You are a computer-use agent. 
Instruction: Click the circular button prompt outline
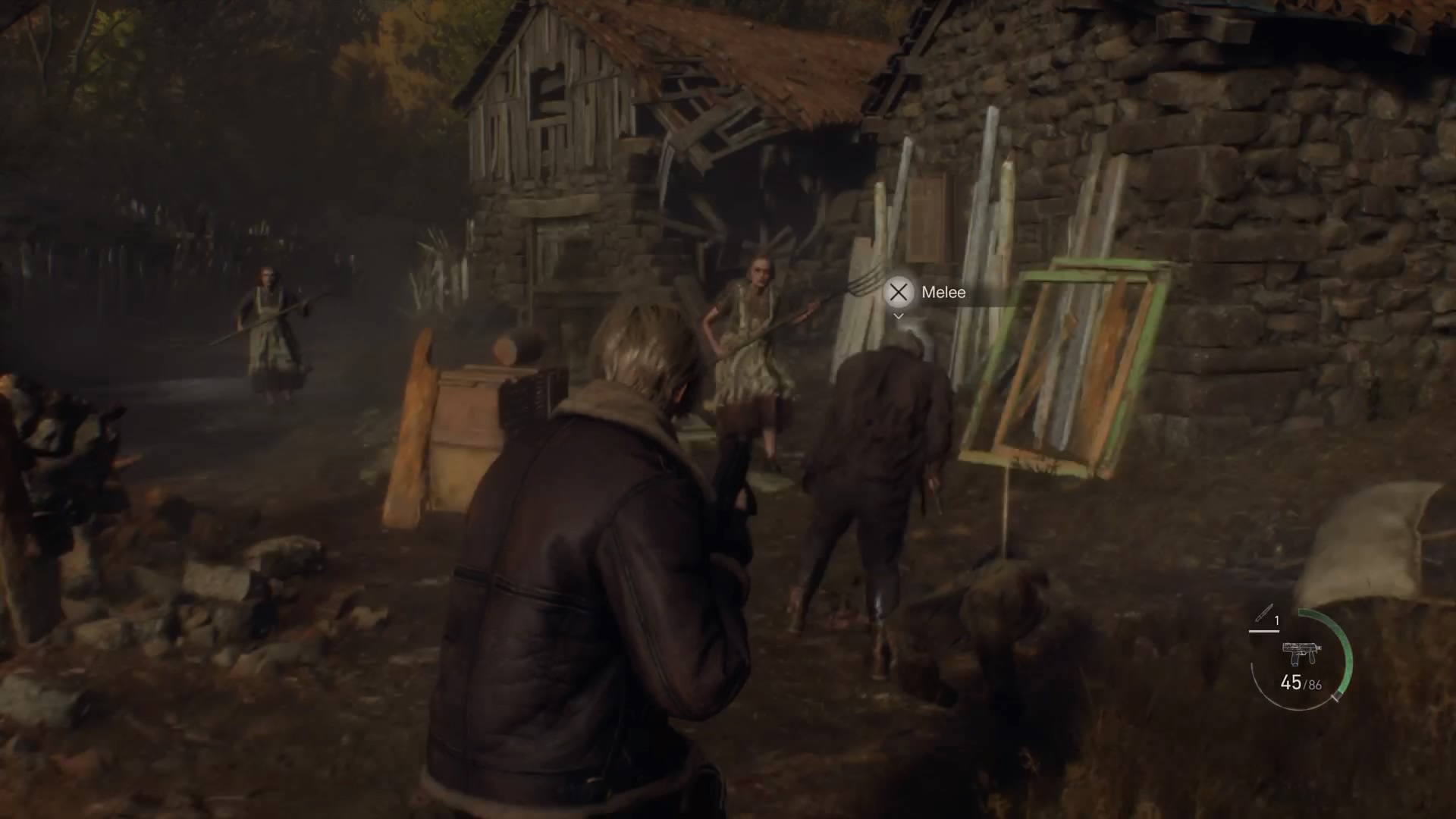coord(899,293)
